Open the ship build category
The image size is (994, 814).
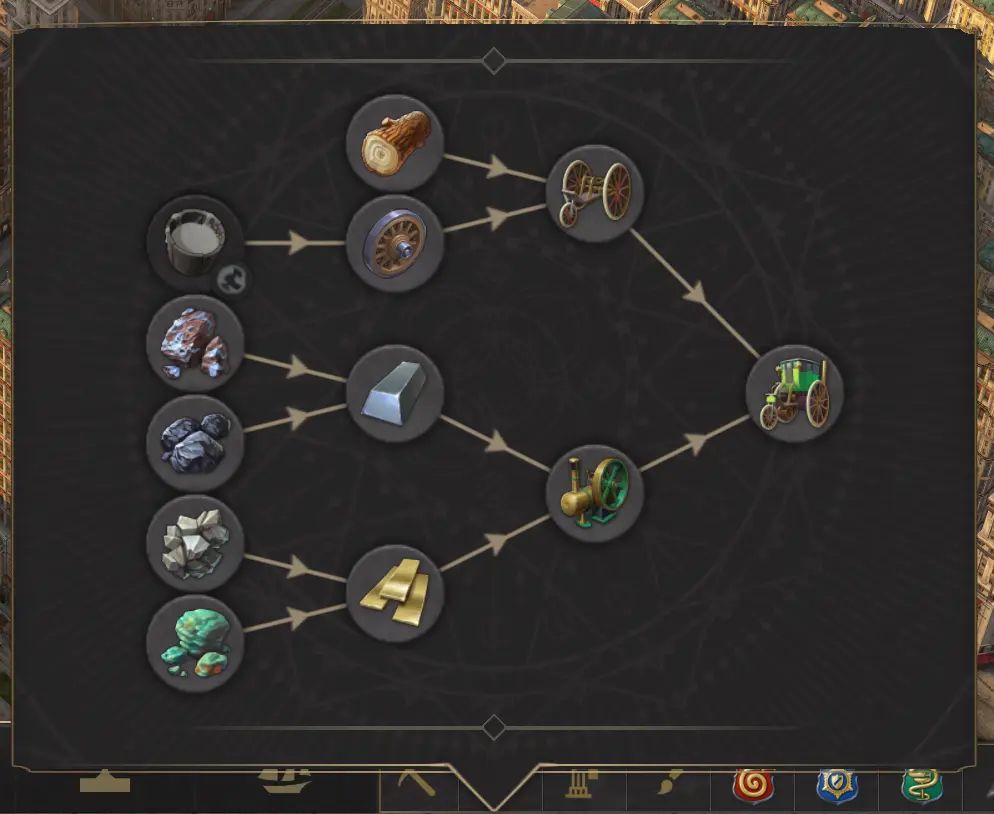[286, 782]
